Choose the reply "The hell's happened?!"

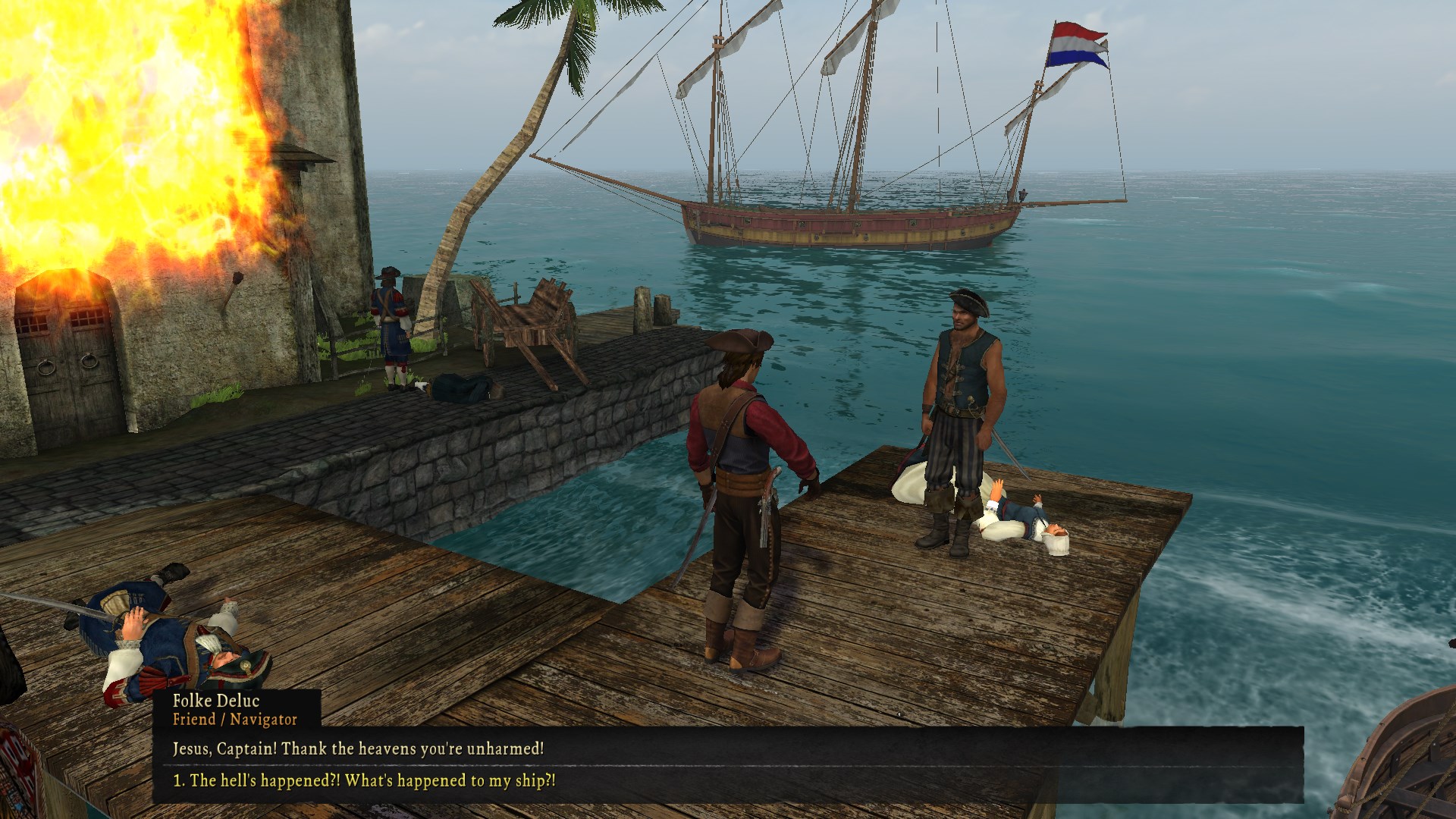pyautogui.click(x=364, y=780)
